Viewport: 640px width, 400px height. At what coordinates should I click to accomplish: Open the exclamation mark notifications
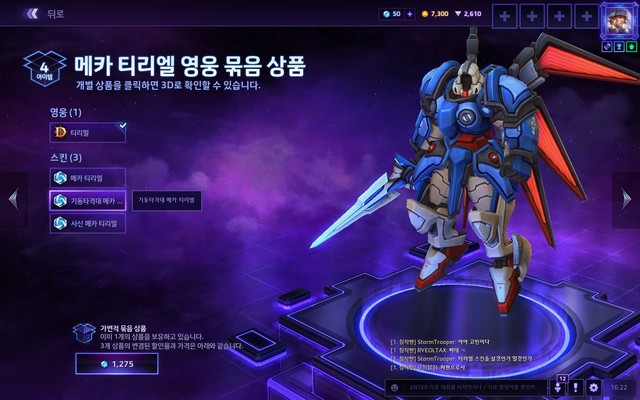[x=576, y=387]
